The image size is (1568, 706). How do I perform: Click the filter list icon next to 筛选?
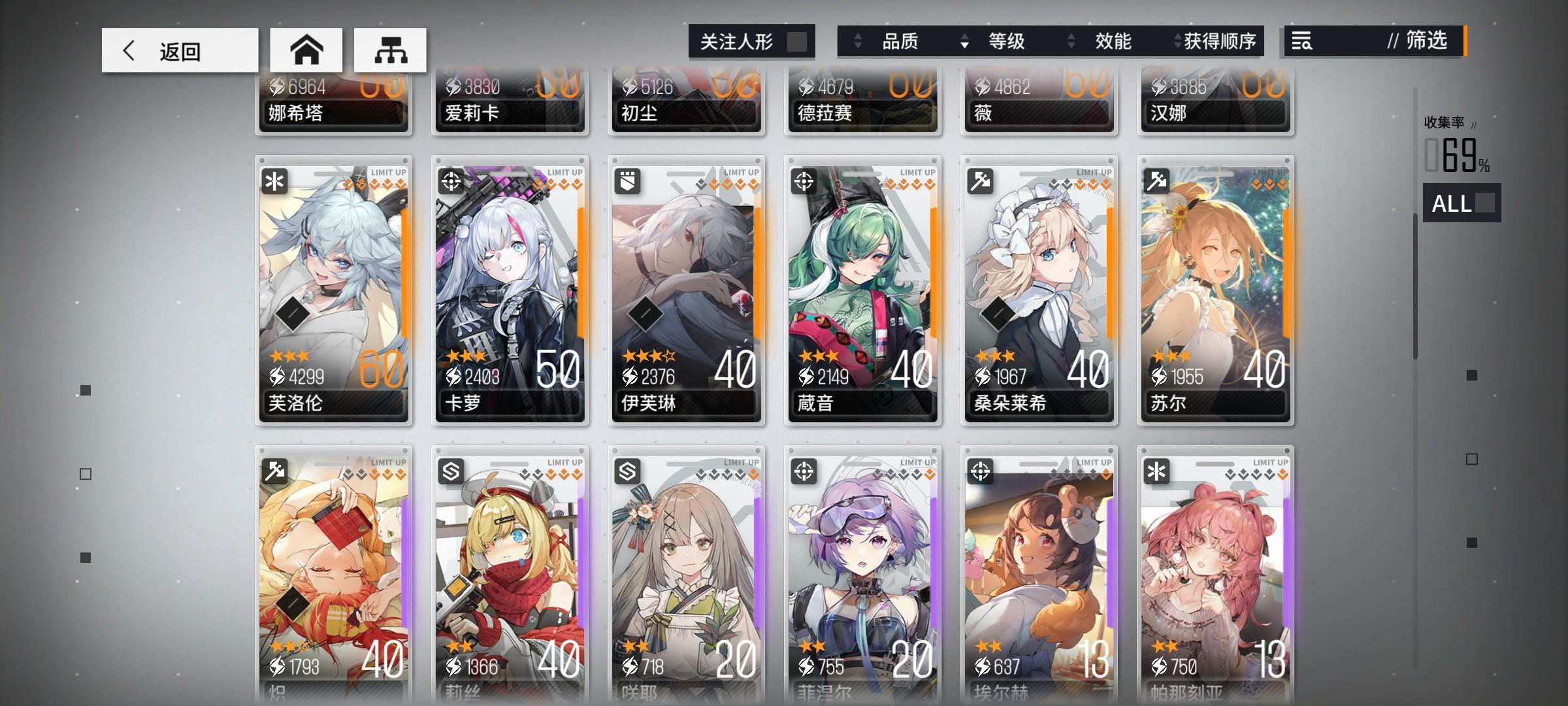[x=1303, y=41]
